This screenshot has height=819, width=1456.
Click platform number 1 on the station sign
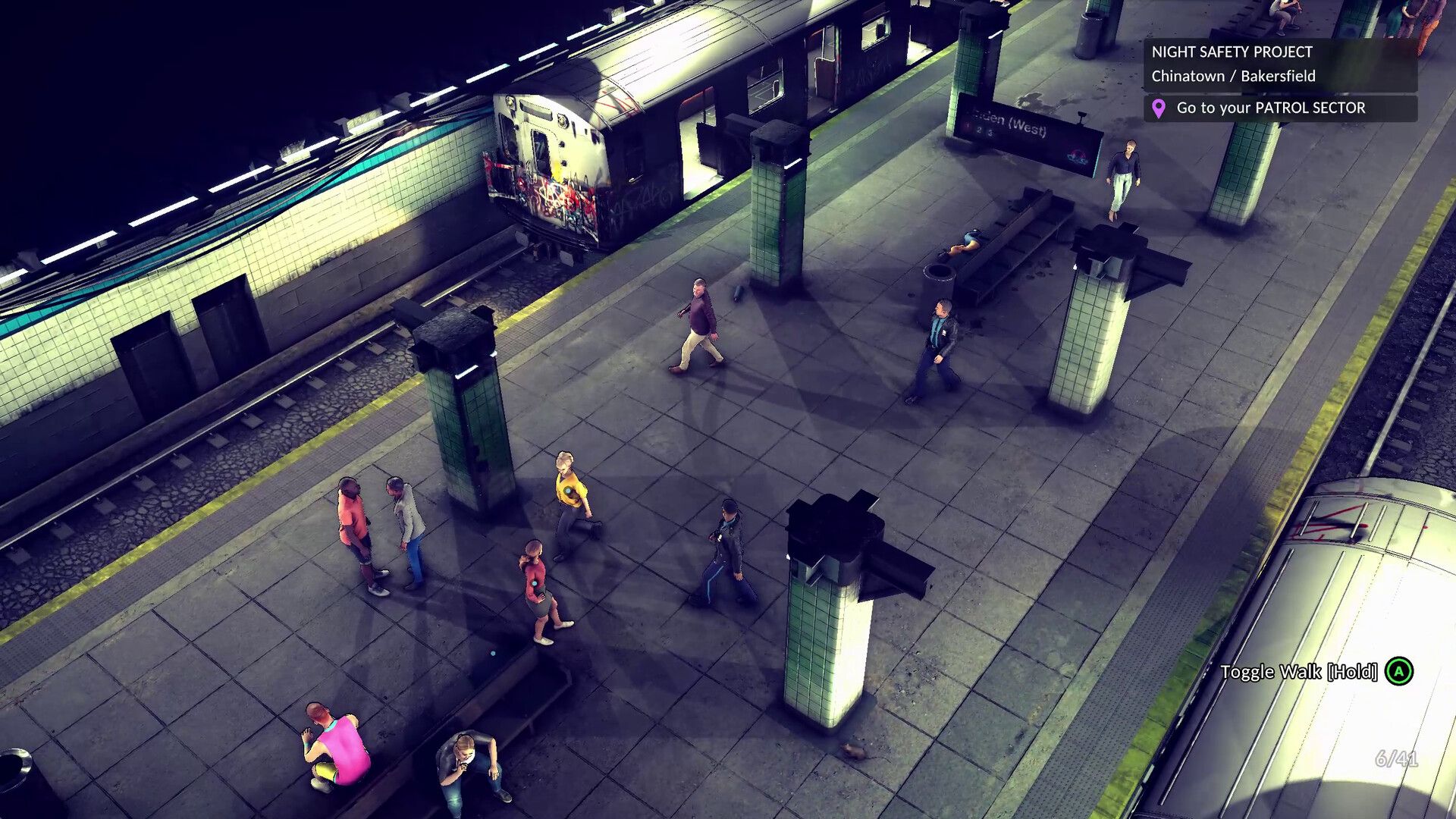[x=968, y=126]
